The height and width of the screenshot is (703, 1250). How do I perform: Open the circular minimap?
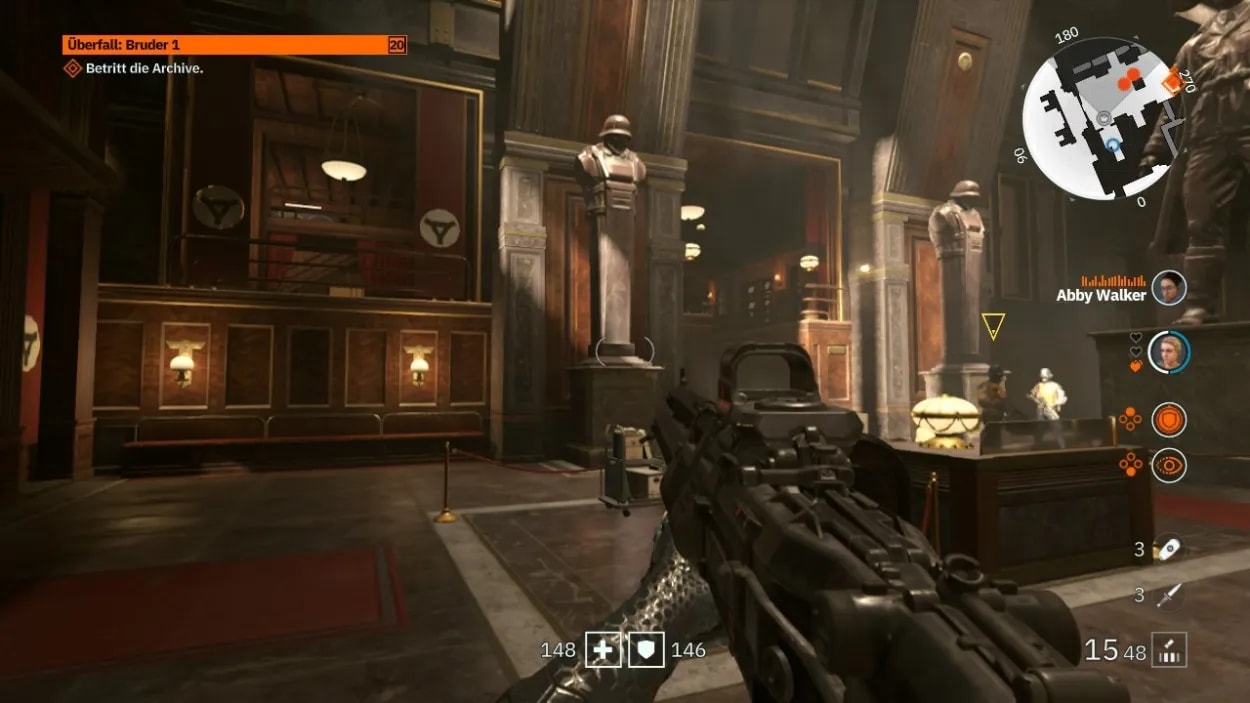point(1102,118)
